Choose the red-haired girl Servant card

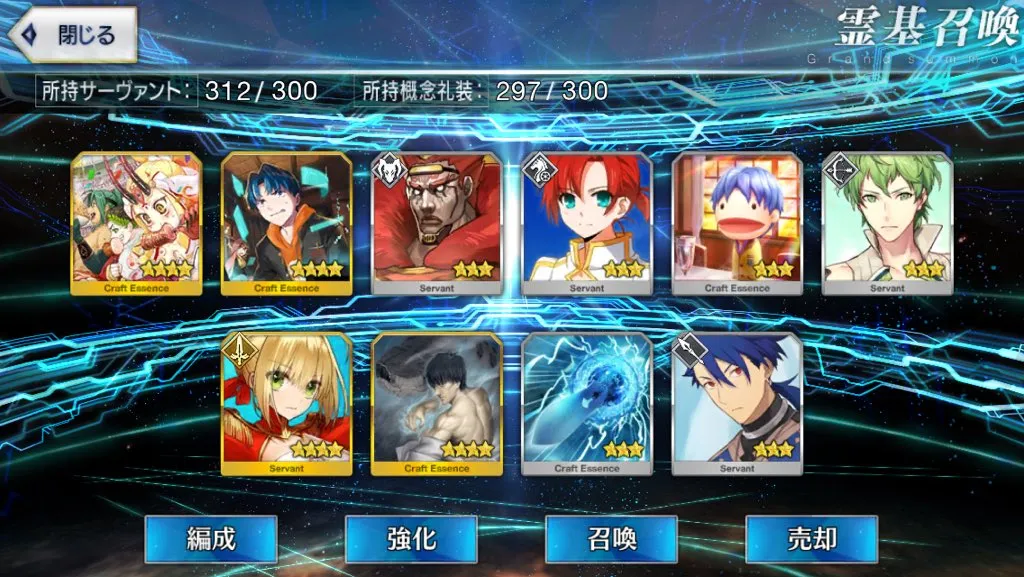click(586, 223)
